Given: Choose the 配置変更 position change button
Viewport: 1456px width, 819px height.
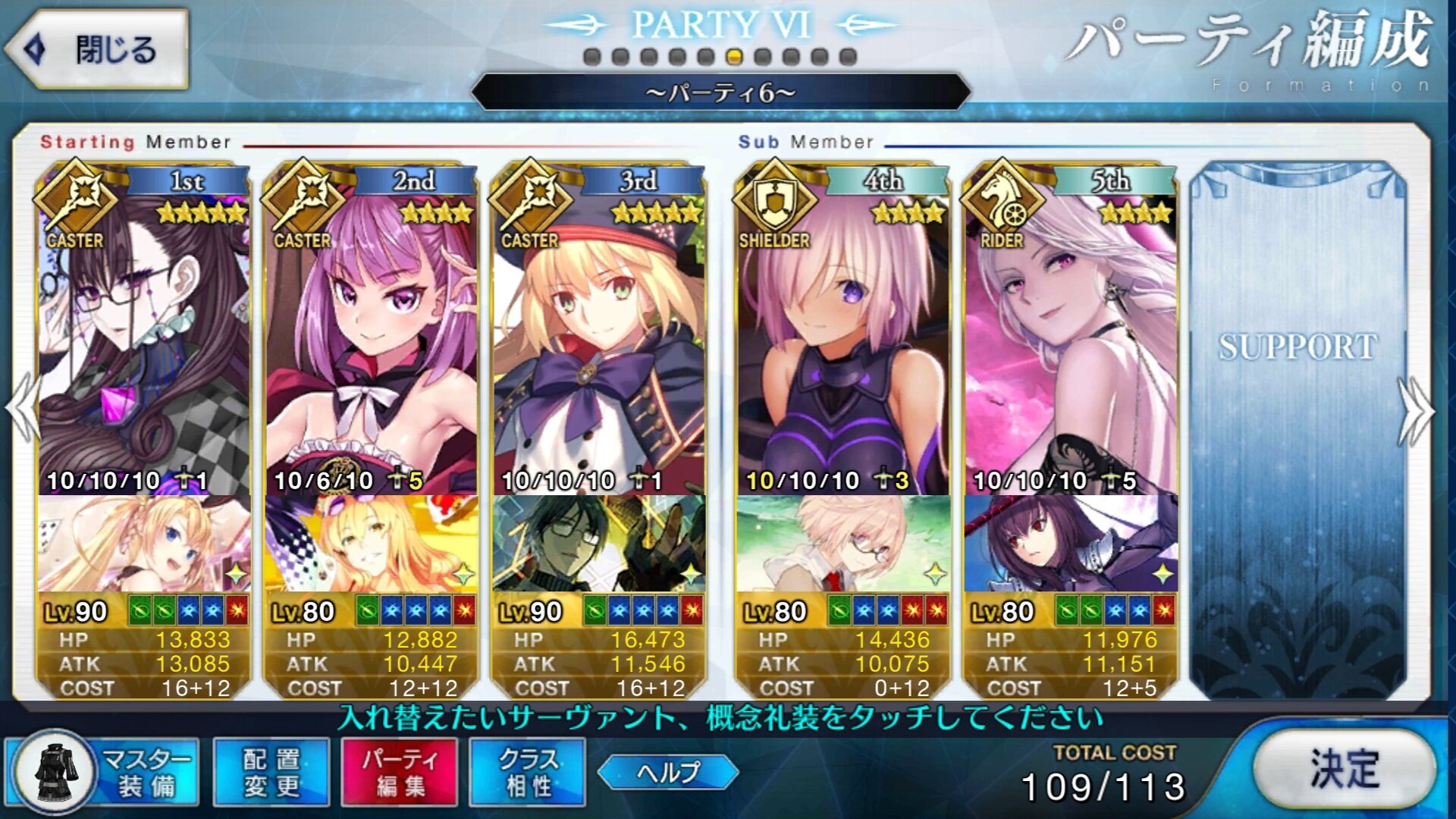Looking at the screenshot, I should (271, 772).
